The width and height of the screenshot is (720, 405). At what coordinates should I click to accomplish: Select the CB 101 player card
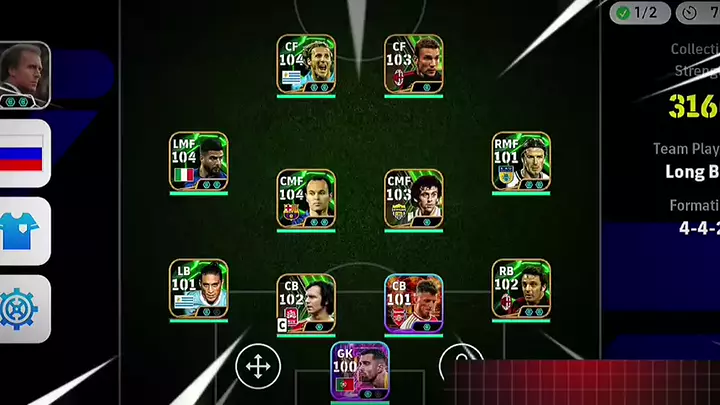pos(414,303)
